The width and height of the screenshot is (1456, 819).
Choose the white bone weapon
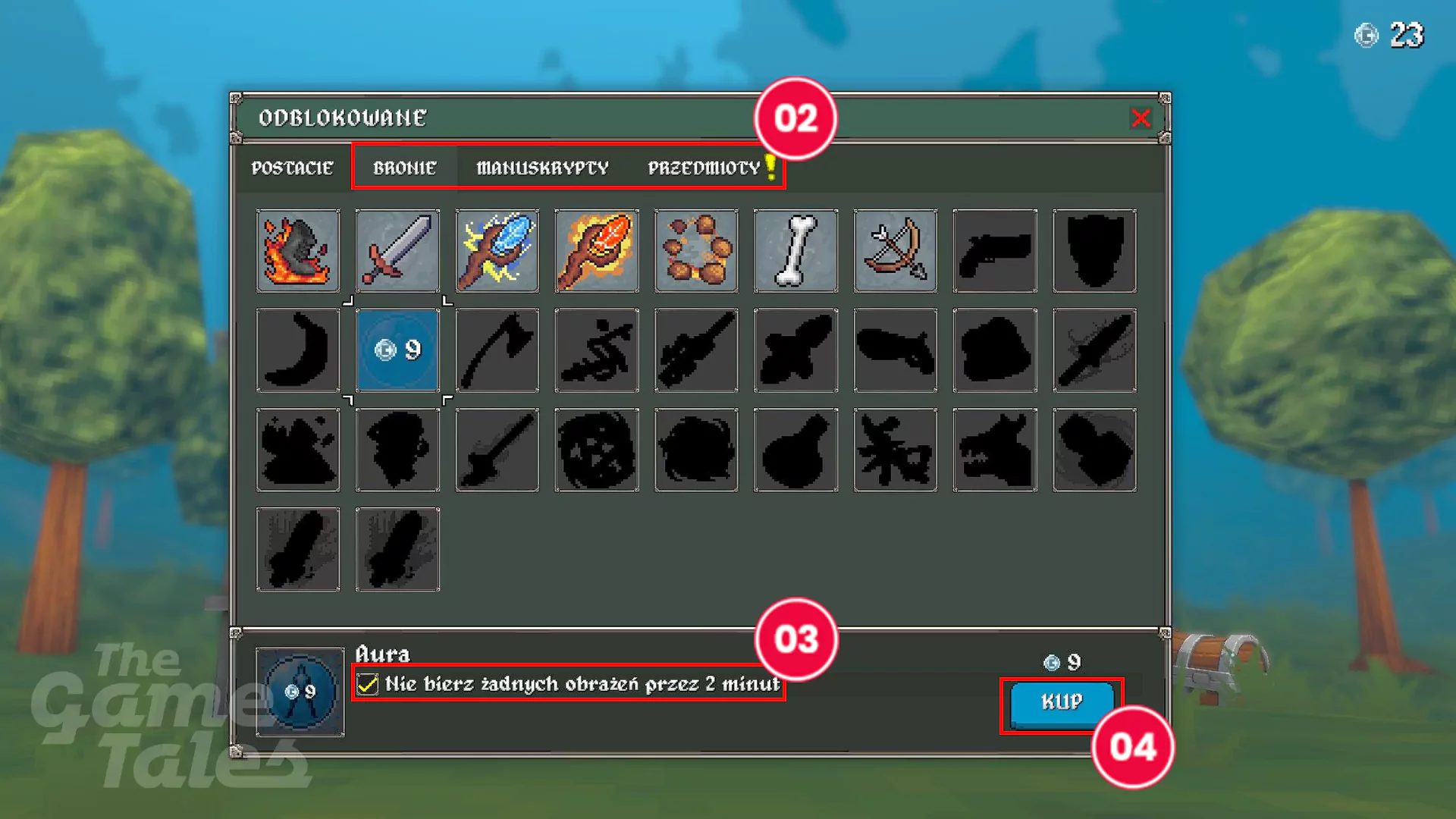(x=795, y=251)
